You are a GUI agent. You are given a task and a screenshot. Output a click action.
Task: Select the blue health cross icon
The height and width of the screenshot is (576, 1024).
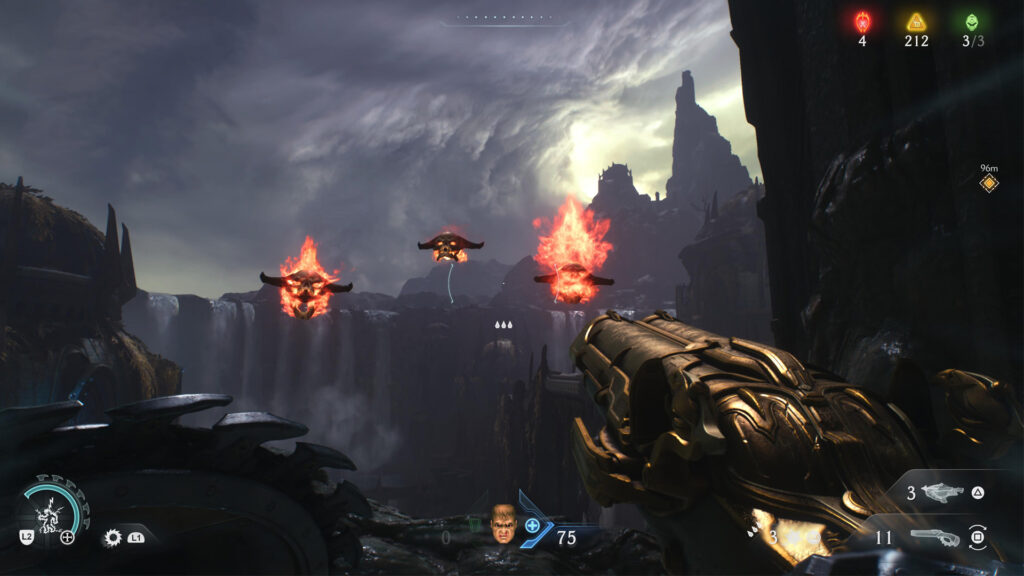pyautogui.click(x=533, y=525)
